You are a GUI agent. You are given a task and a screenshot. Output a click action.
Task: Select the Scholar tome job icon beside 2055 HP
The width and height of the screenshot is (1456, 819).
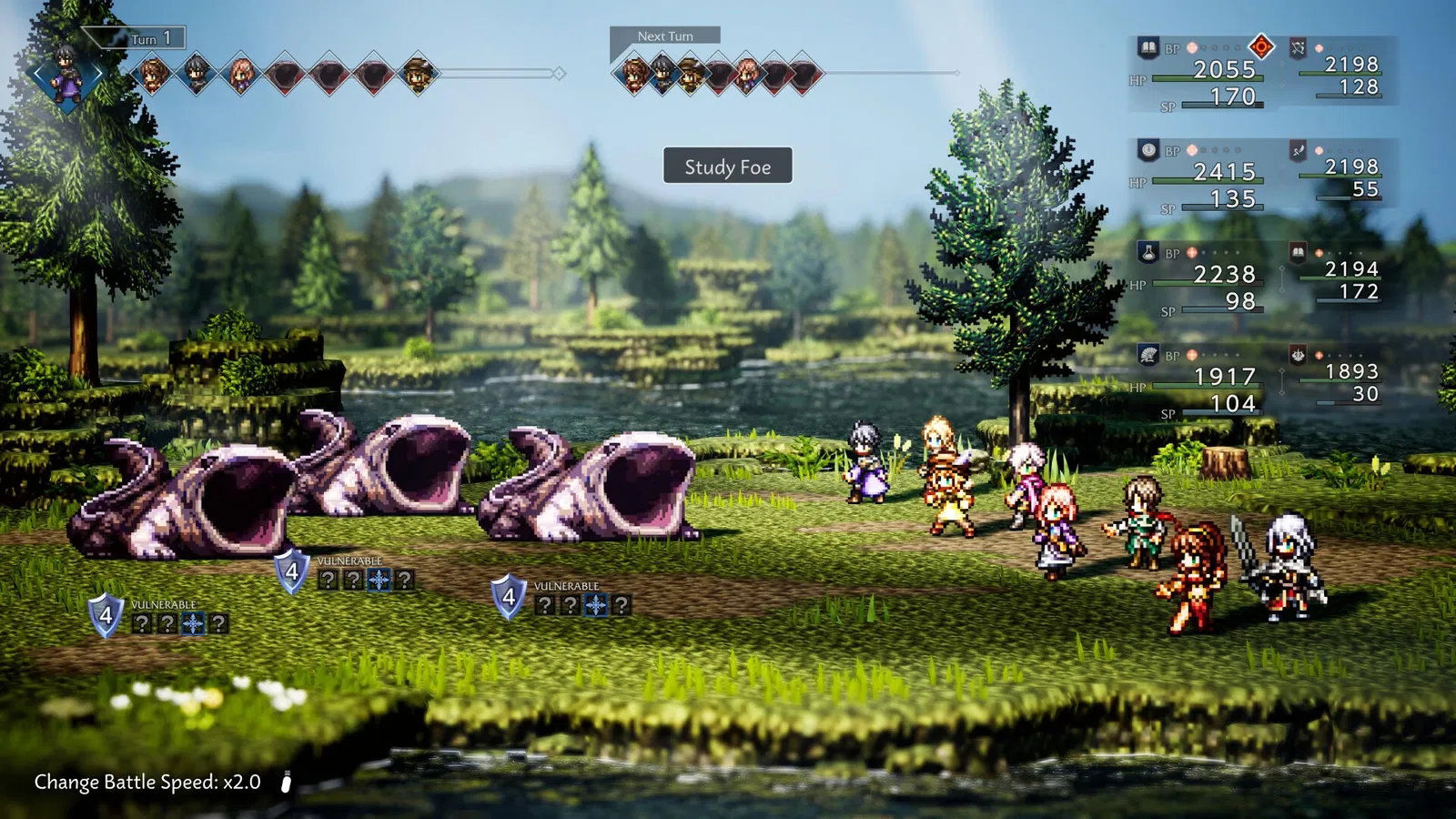[x=1148, y=48]
